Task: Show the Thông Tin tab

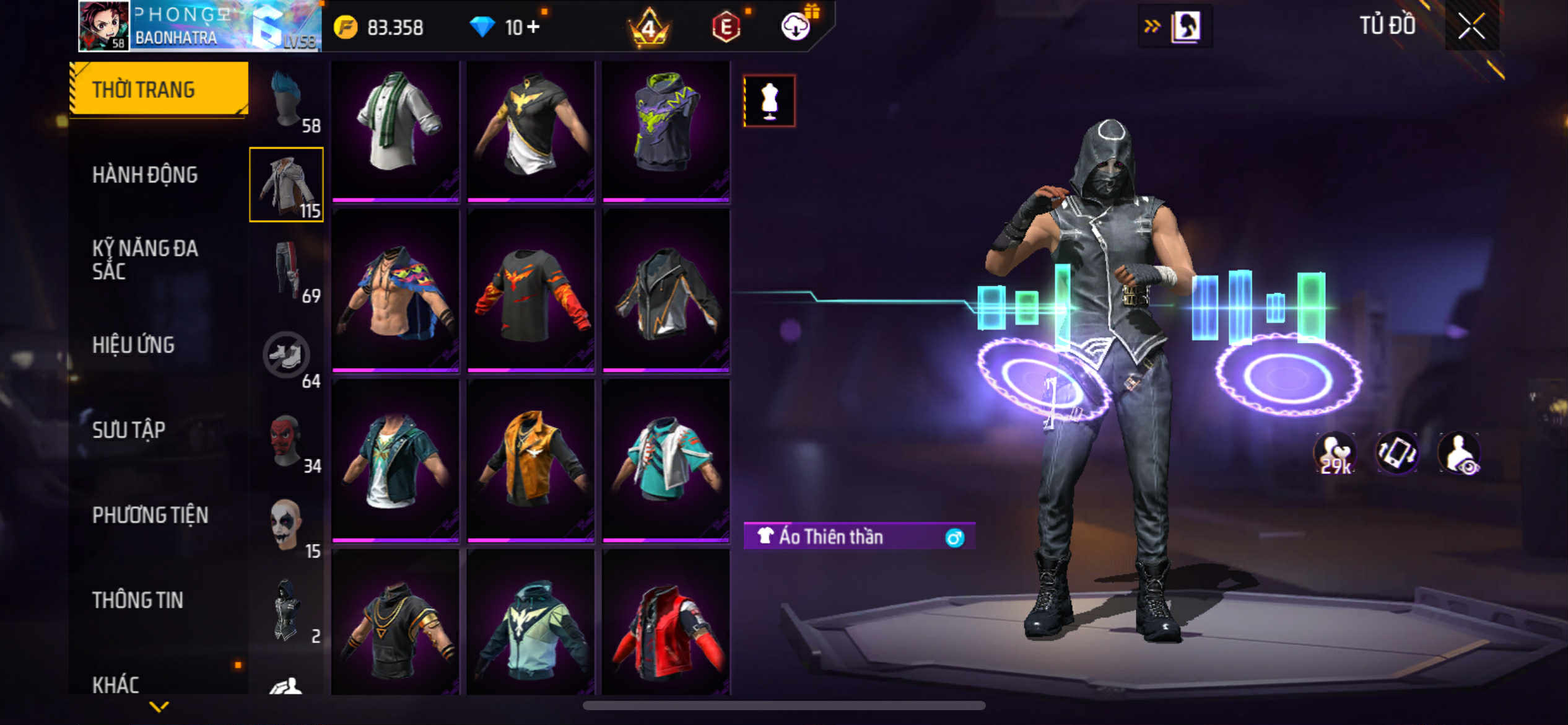Action: [x=137, y=600]
